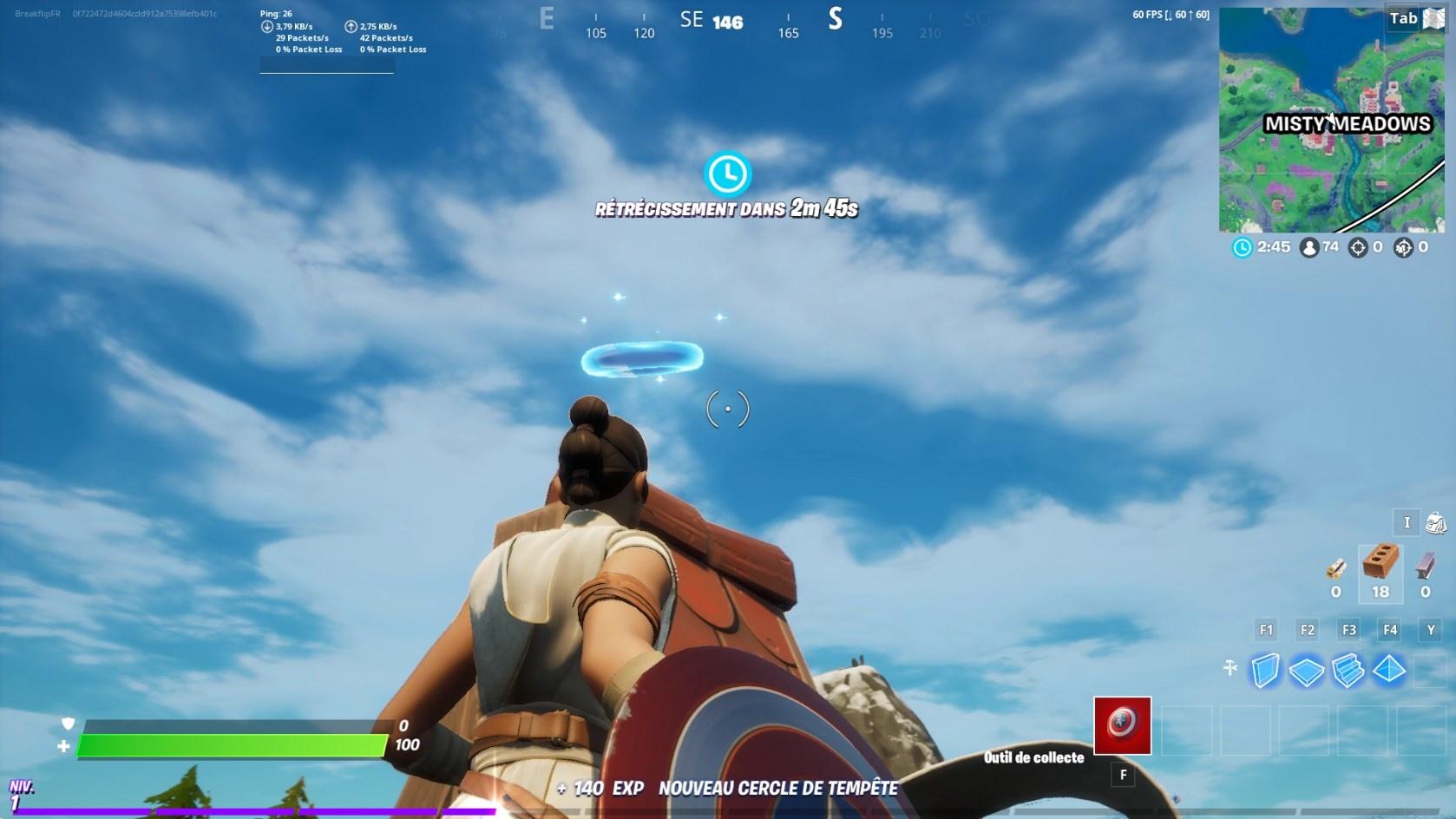Viewport: 1456px width, 819px height.
Task: Click the shield bar above health
Action: point(232,724)
